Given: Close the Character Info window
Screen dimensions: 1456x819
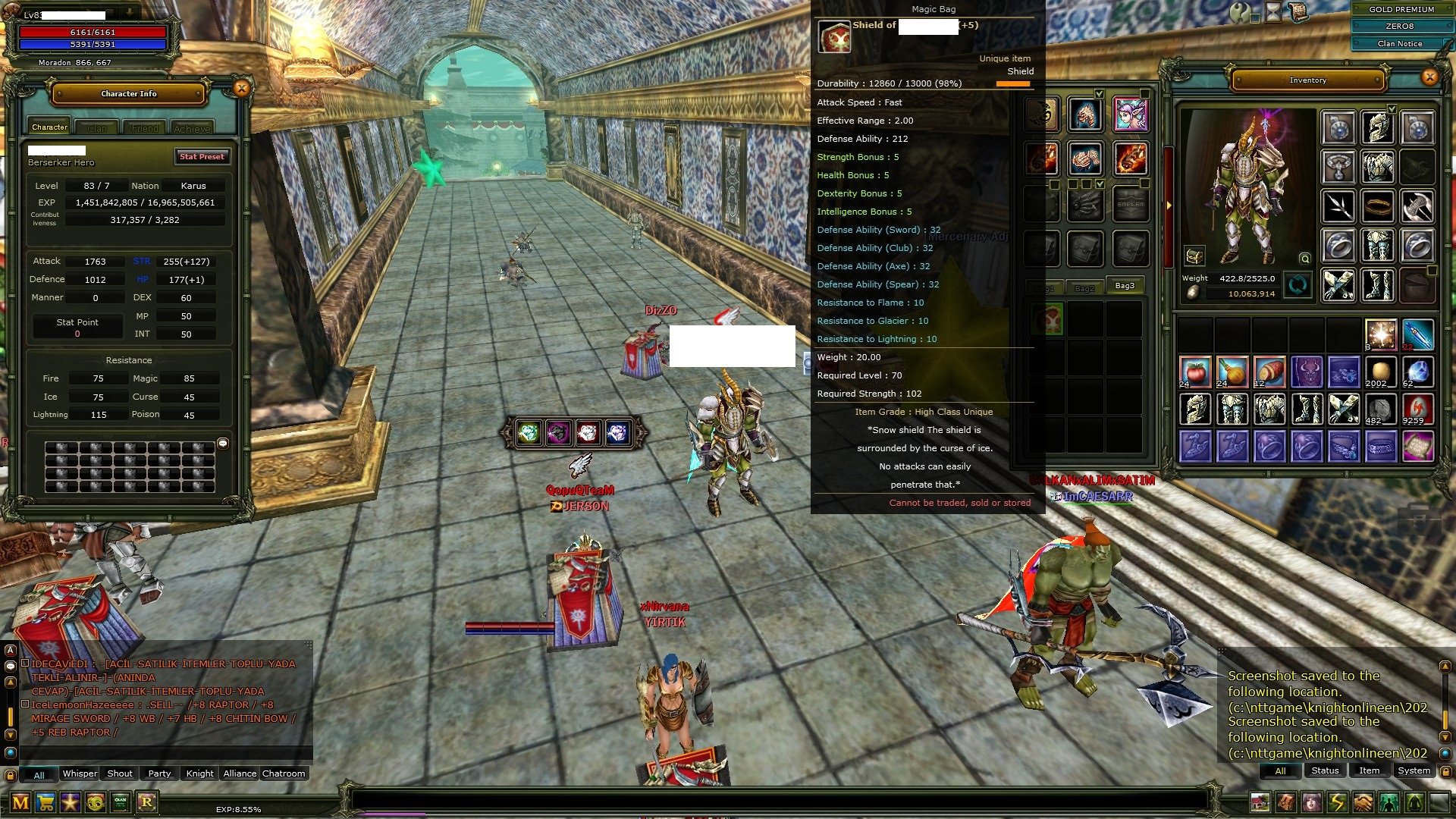Looking at the screenshot, I should (241, 89).
